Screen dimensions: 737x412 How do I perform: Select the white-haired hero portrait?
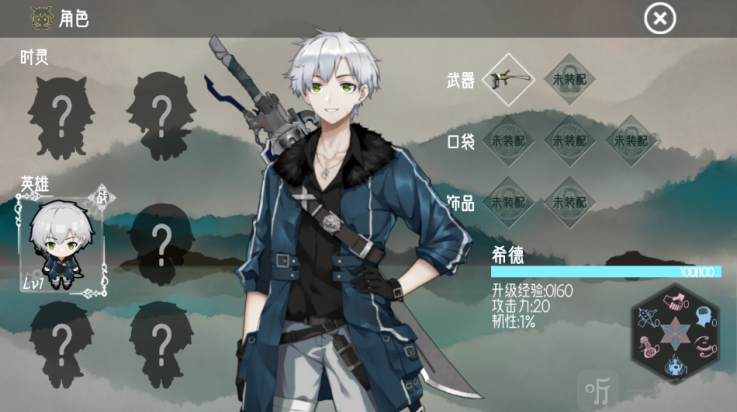pyautogui.click(x=62, y=242)
